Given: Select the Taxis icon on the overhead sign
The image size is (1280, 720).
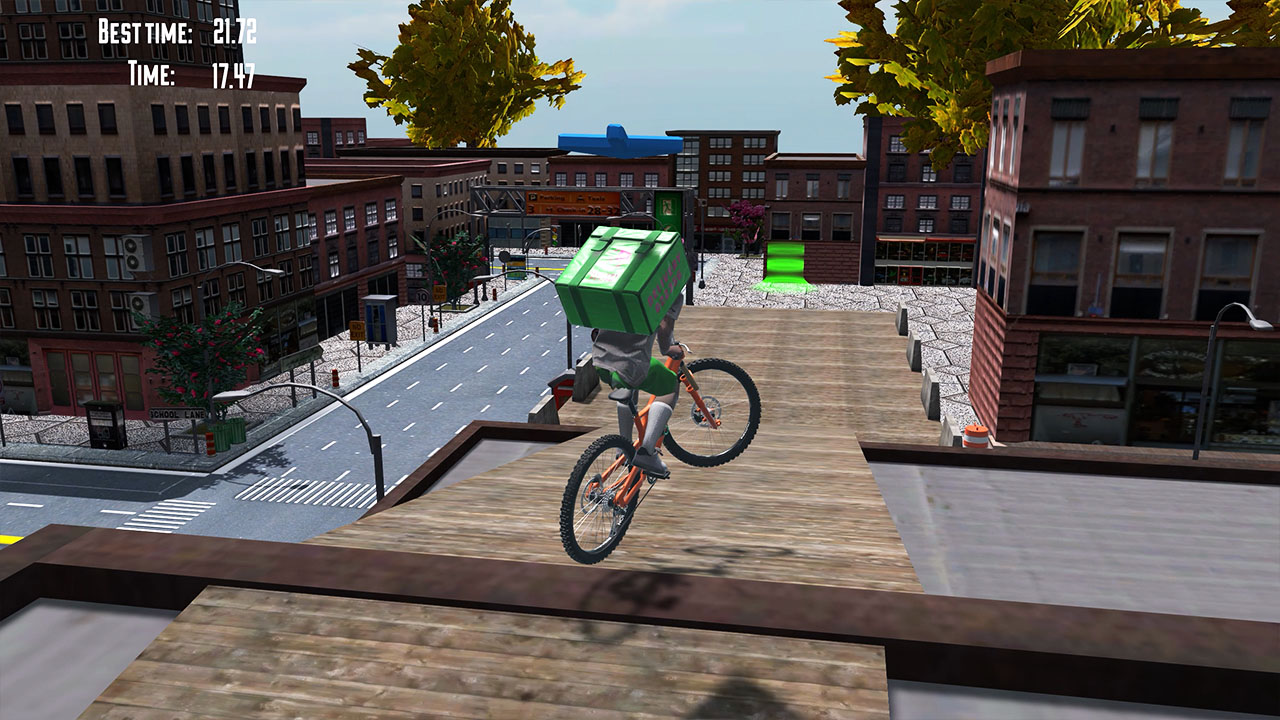Looking at the screenshot, I should point(580,198).
